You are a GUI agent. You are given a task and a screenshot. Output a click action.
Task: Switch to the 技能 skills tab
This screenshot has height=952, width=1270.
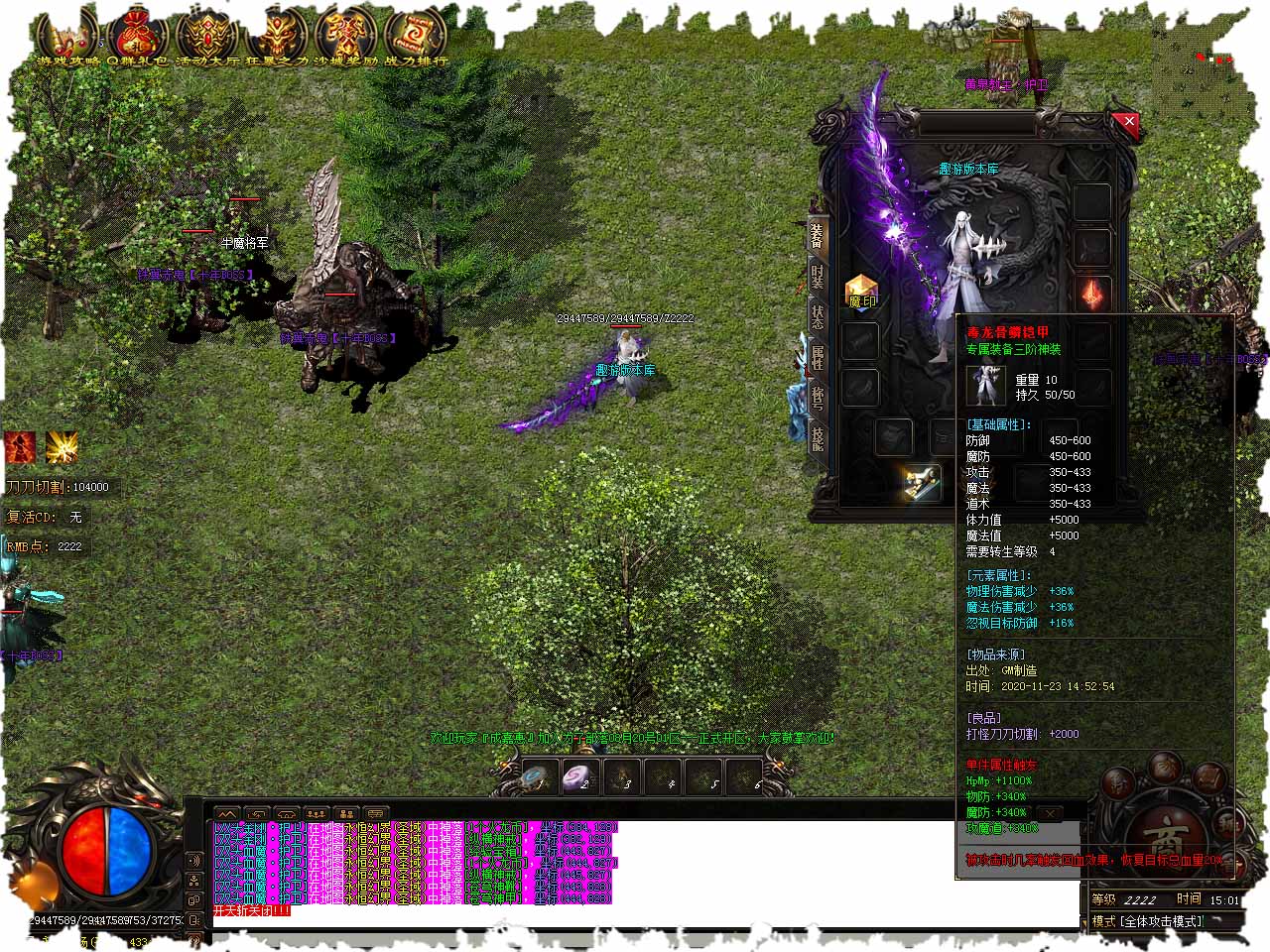(x=818, y=437)
